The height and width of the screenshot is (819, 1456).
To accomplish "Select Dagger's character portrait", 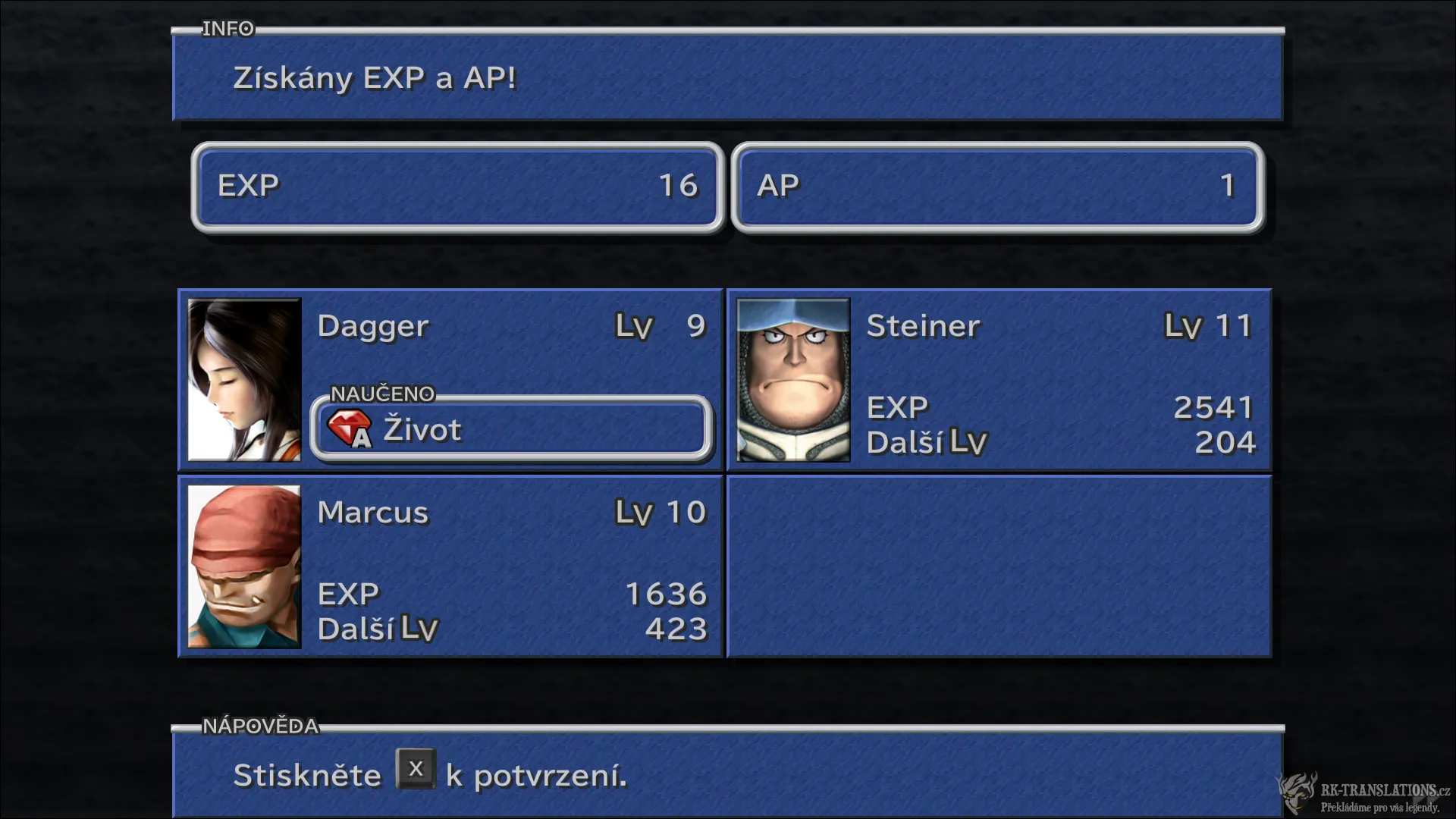I will [244, 380].
